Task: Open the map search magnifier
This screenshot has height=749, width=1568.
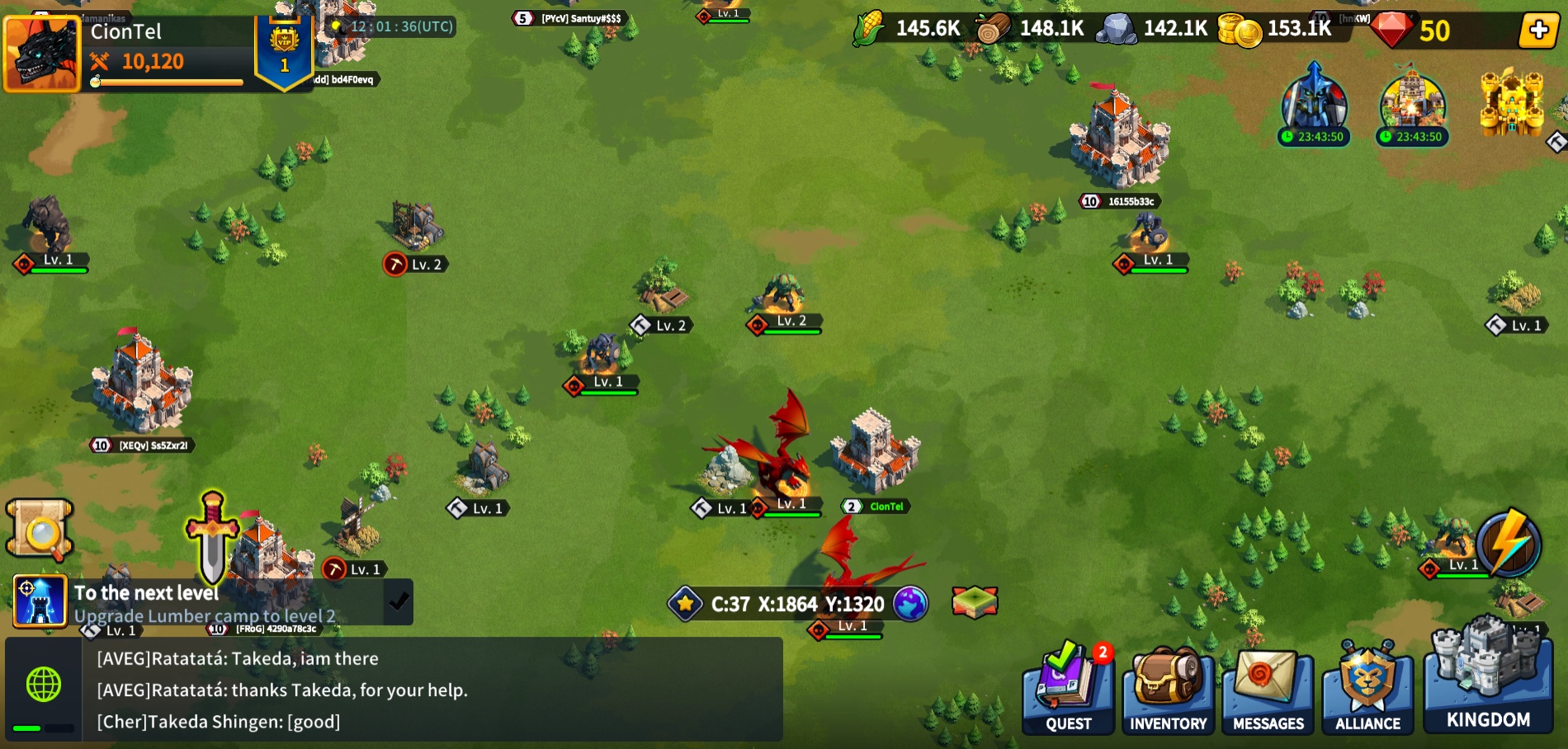Action: click(40, 530)
